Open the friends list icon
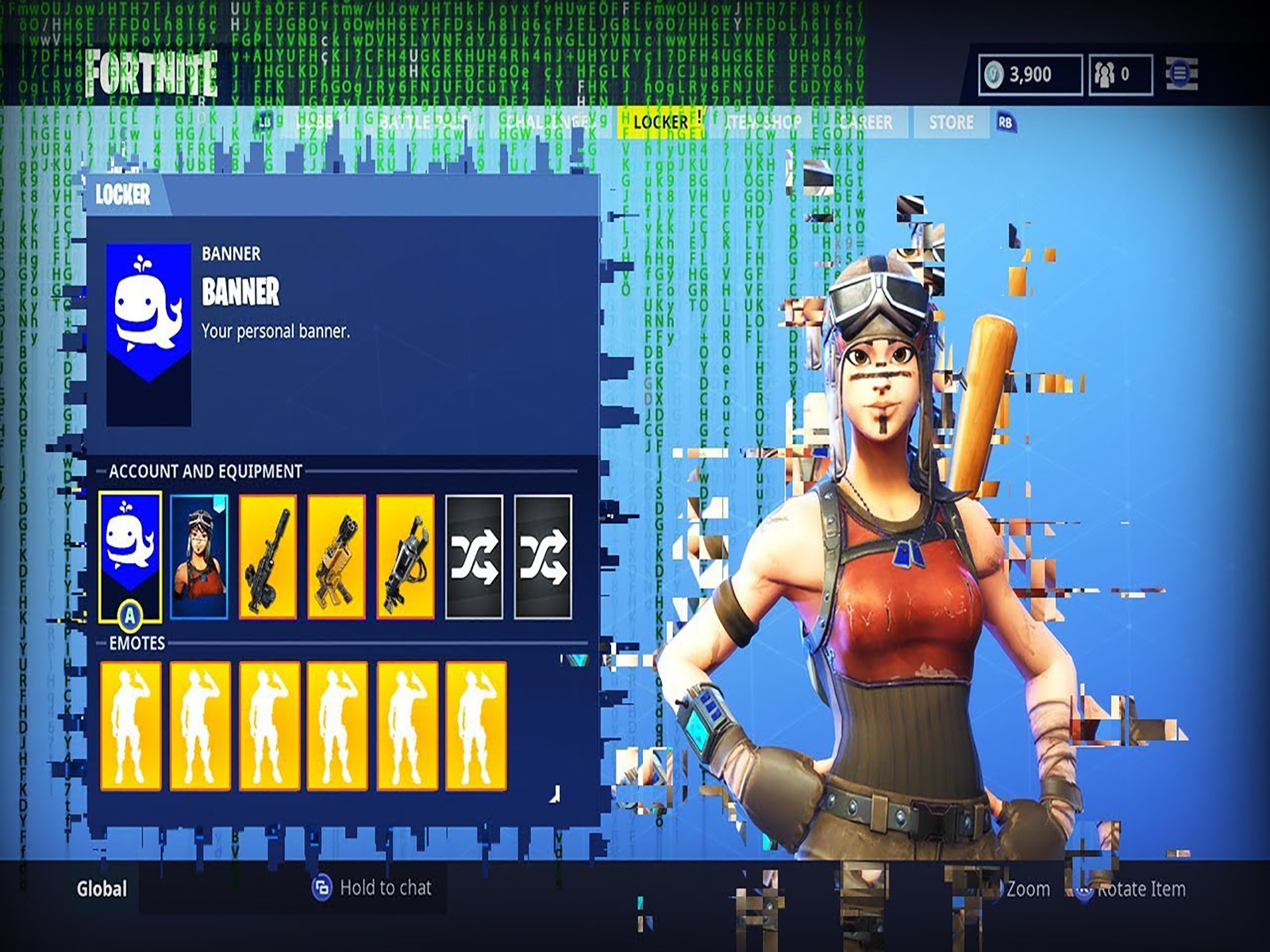This screenshot has height=952, width=1270. pyautogui.click(x=1119, y=75)
